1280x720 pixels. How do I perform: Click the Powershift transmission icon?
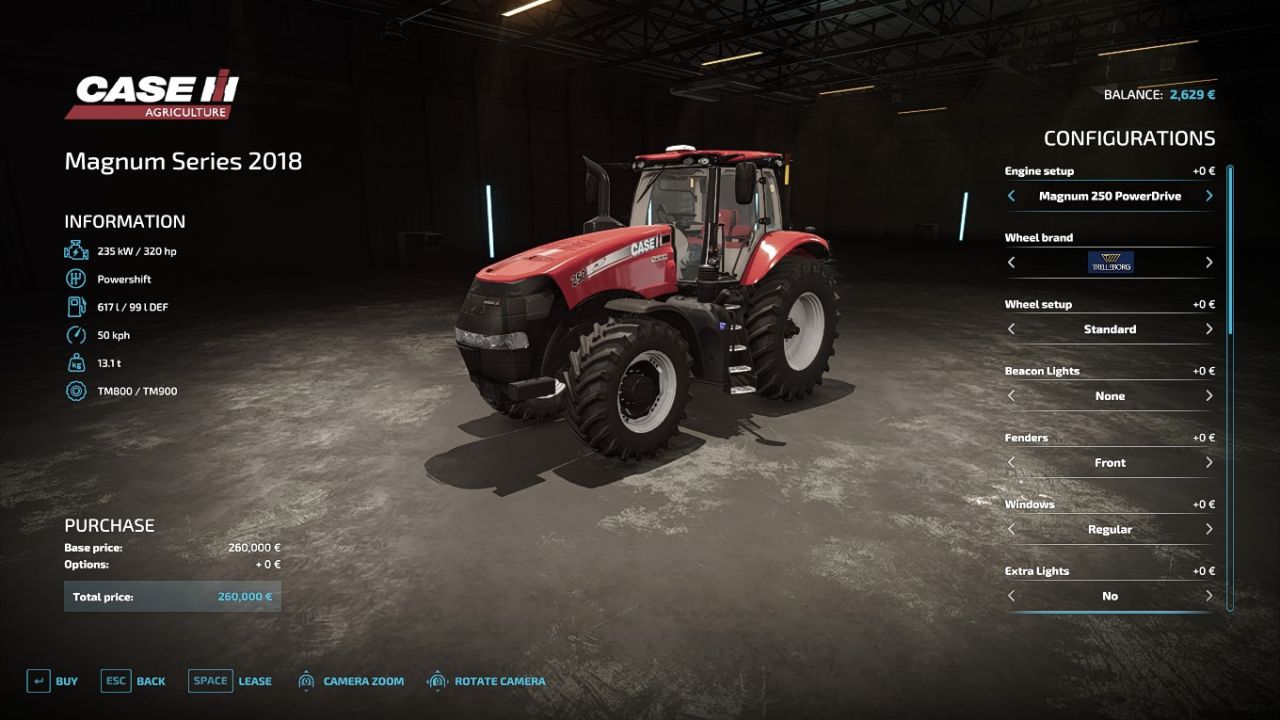pyautogui.click(x=77, y=279)
